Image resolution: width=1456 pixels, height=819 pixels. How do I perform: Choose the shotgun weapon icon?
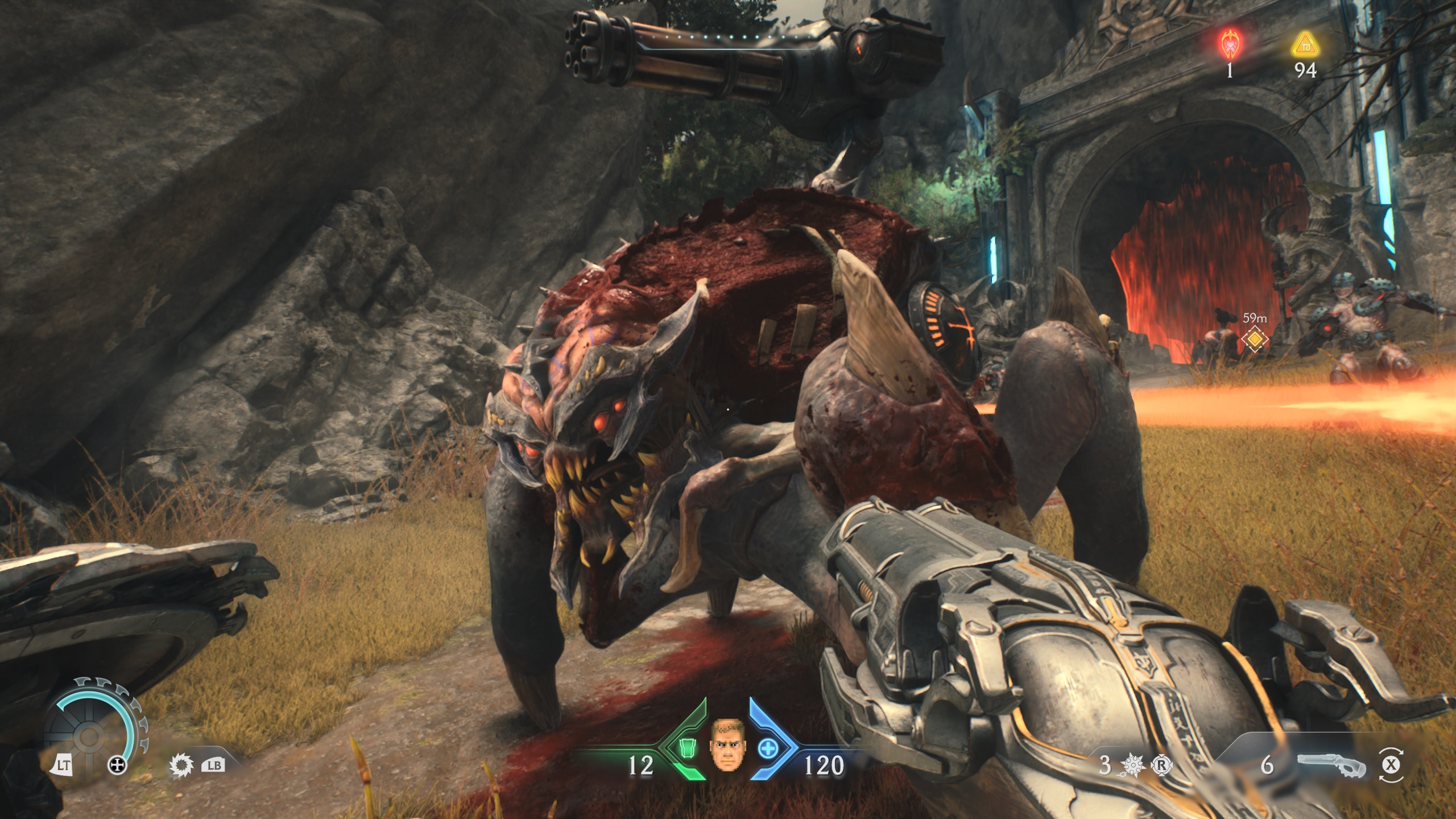point(1331,766)
